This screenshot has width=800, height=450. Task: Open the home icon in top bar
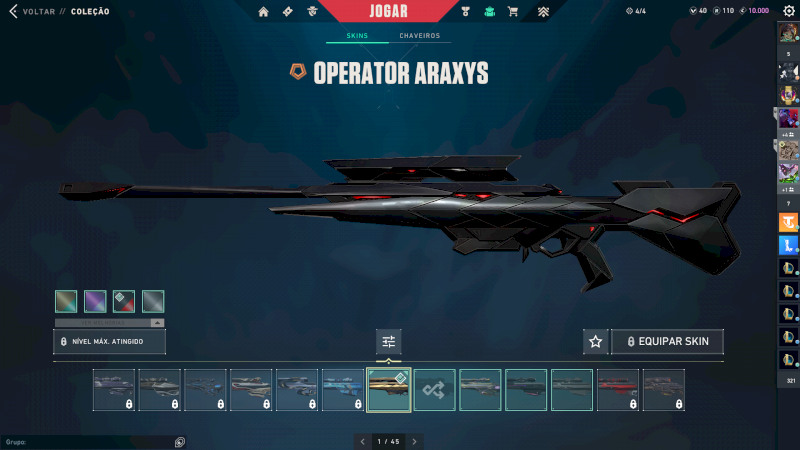pyautogui.click(x=263, y=11)
